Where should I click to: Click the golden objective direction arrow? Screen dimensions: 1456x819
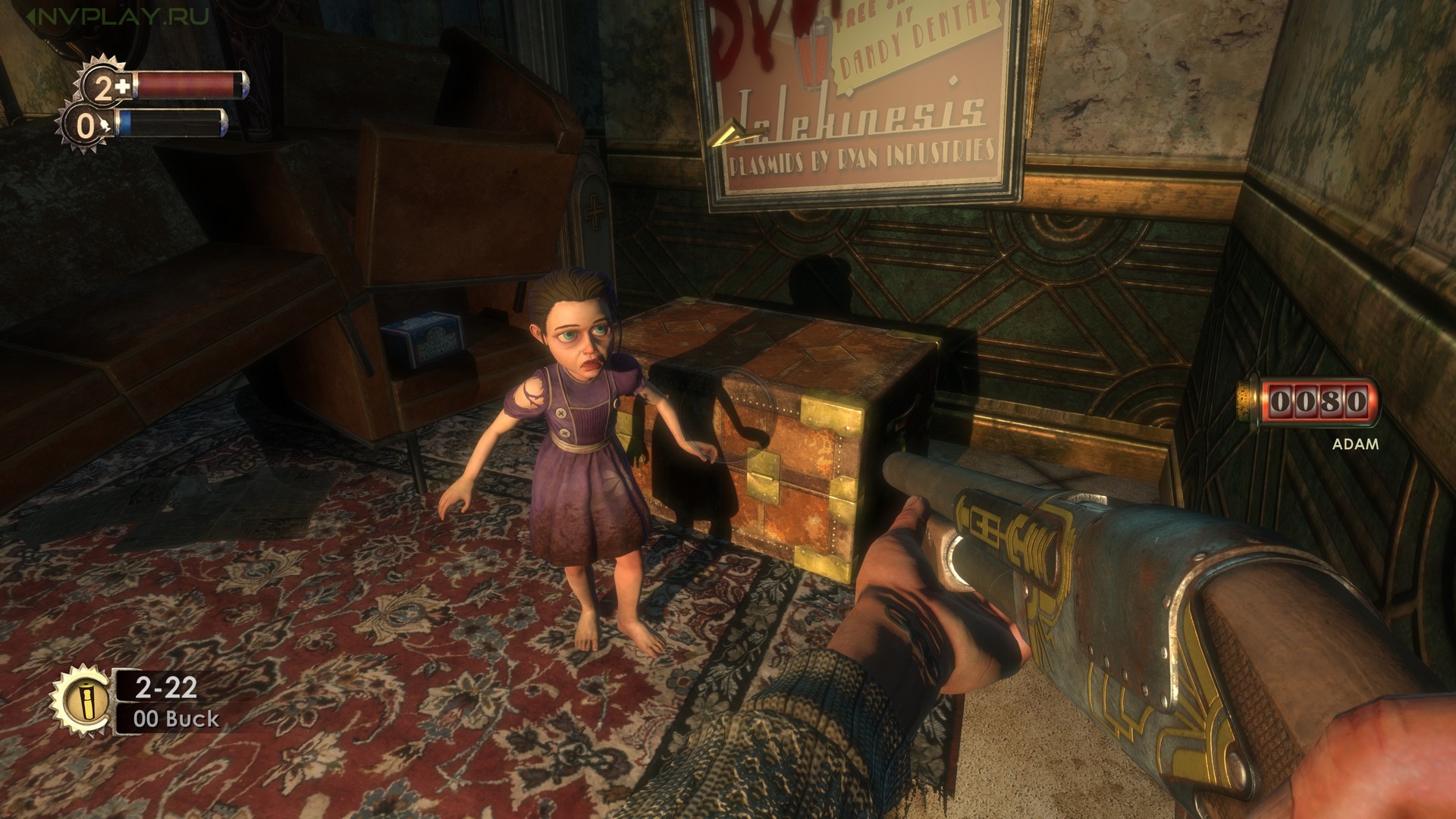click(733, 135)
